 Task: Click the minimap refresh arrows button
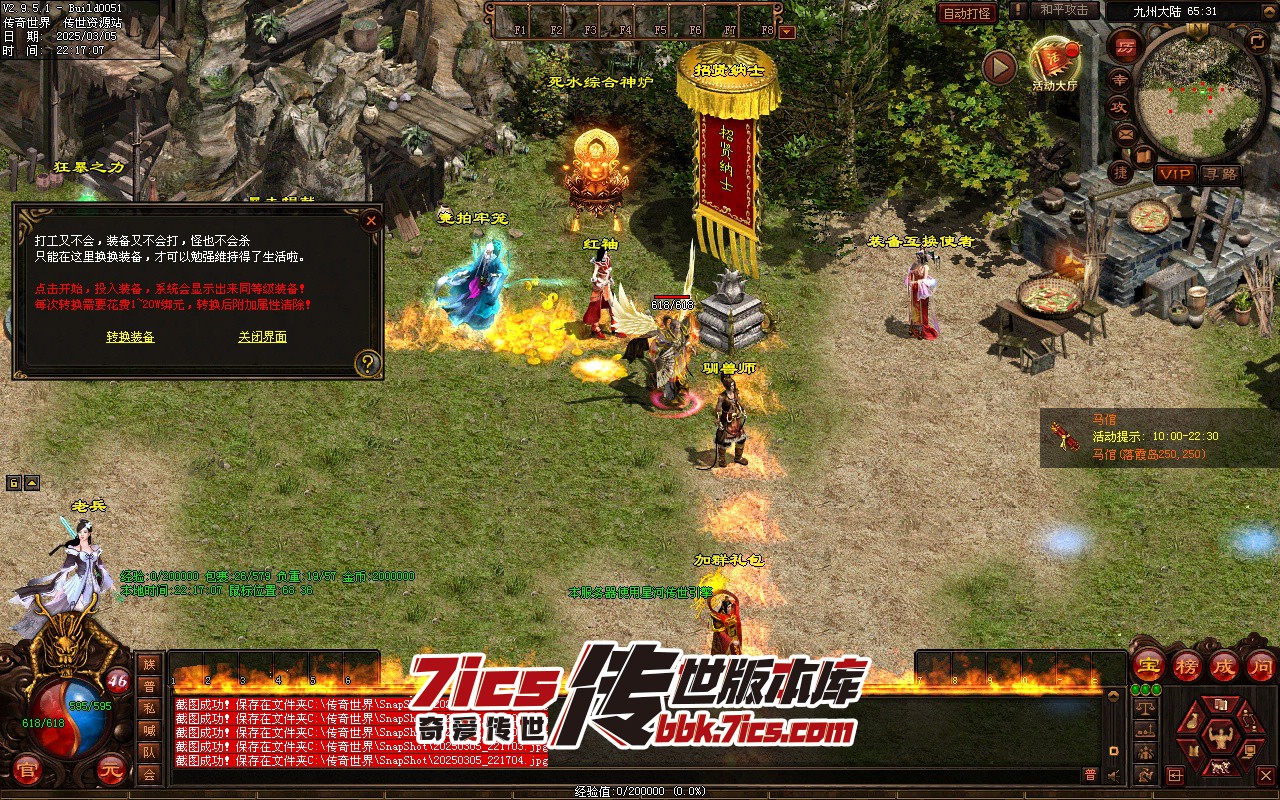click(x=1257, y=40)
